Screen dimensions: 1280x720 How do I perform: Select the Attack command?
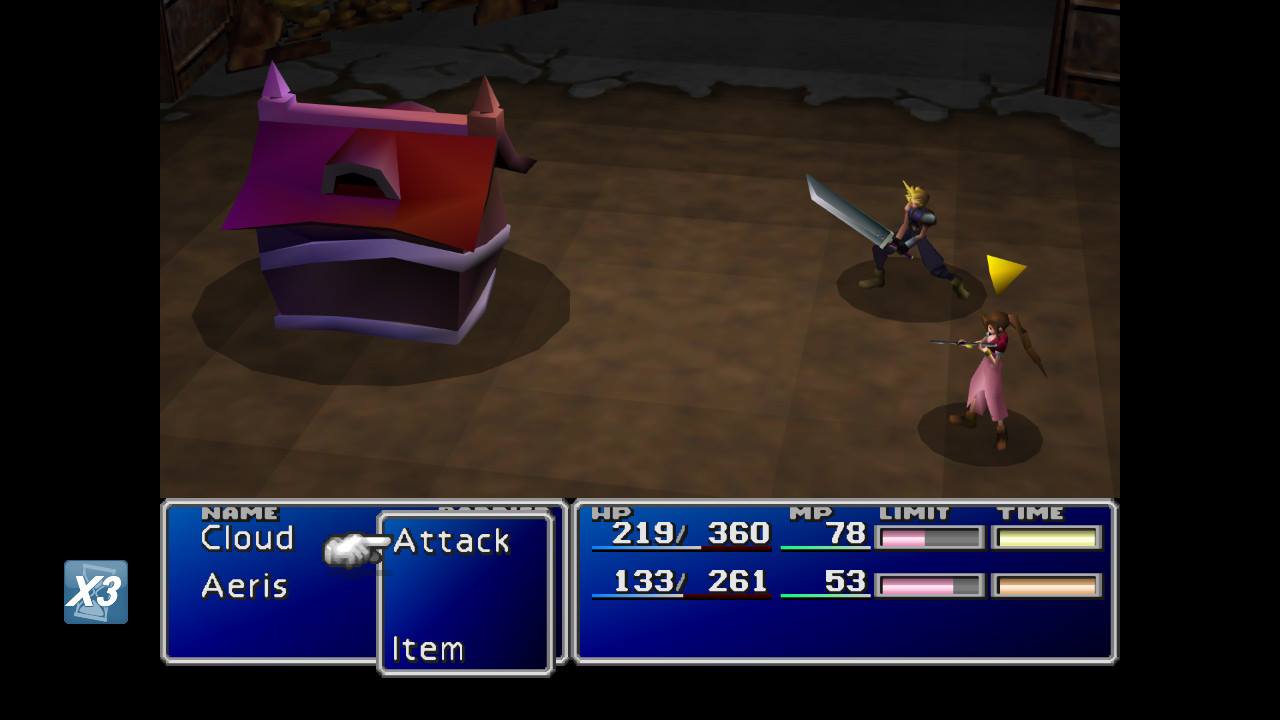point(451,541)
